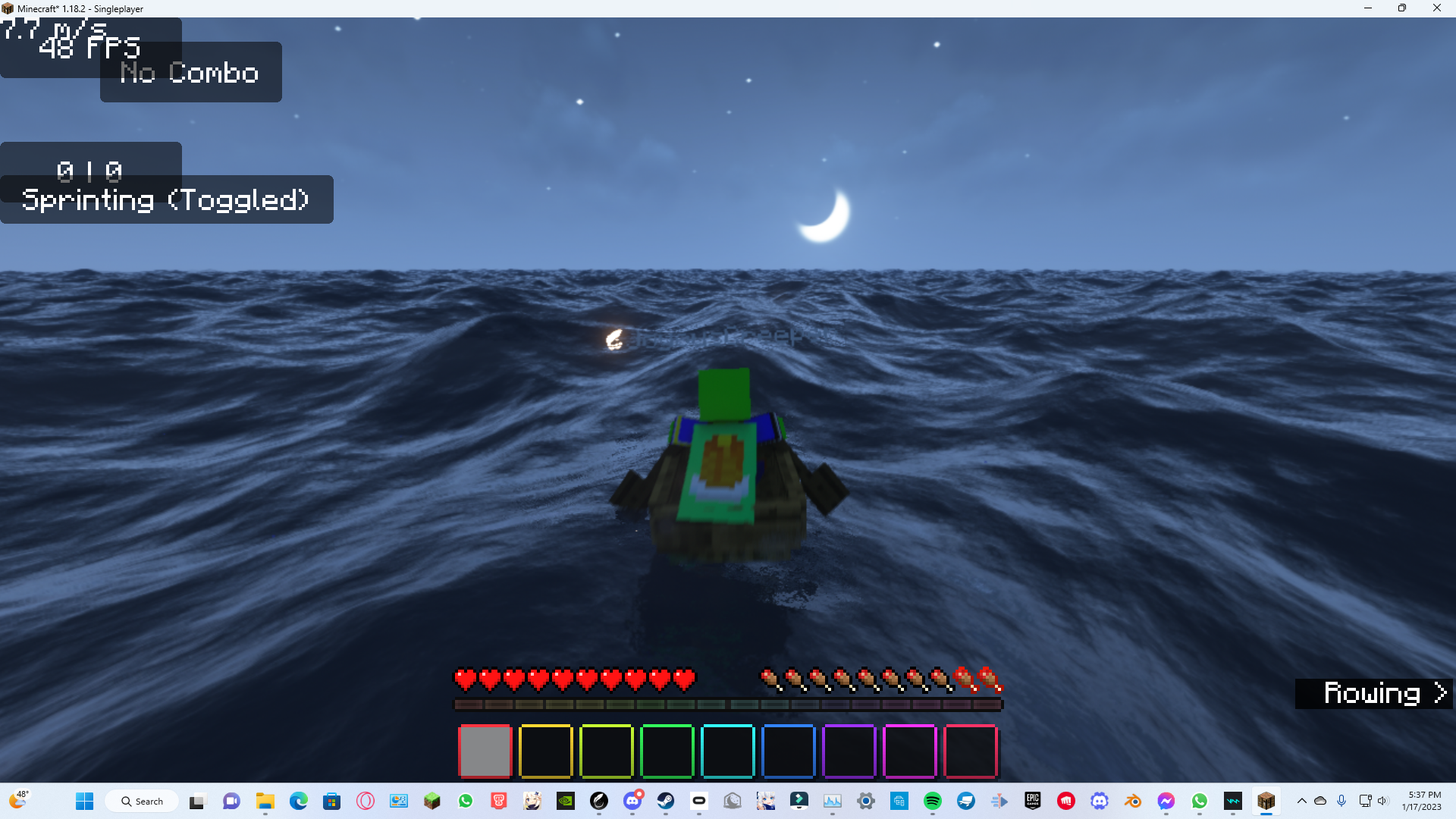Open the weather widget showing 48°
The height and width of the screenshot is (819, 1456).
[21, 800]
